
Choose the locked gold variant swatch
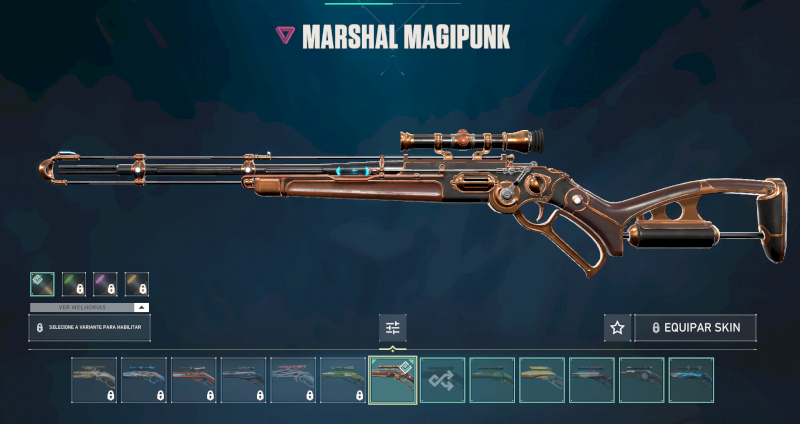(136, 285)
